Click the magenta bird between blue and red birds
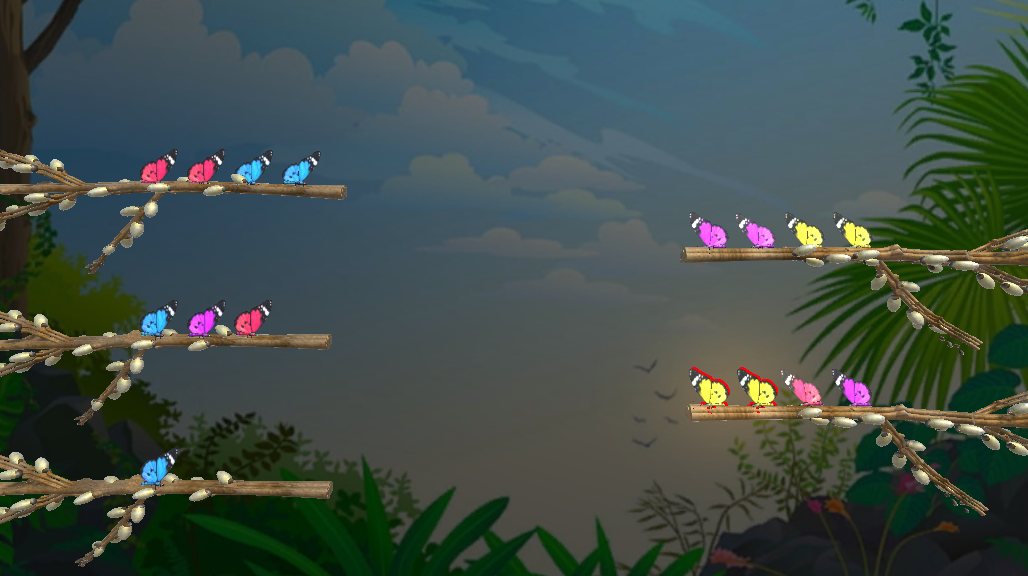The width and height of the screenshot is (1028, 576). coord(204,322)
